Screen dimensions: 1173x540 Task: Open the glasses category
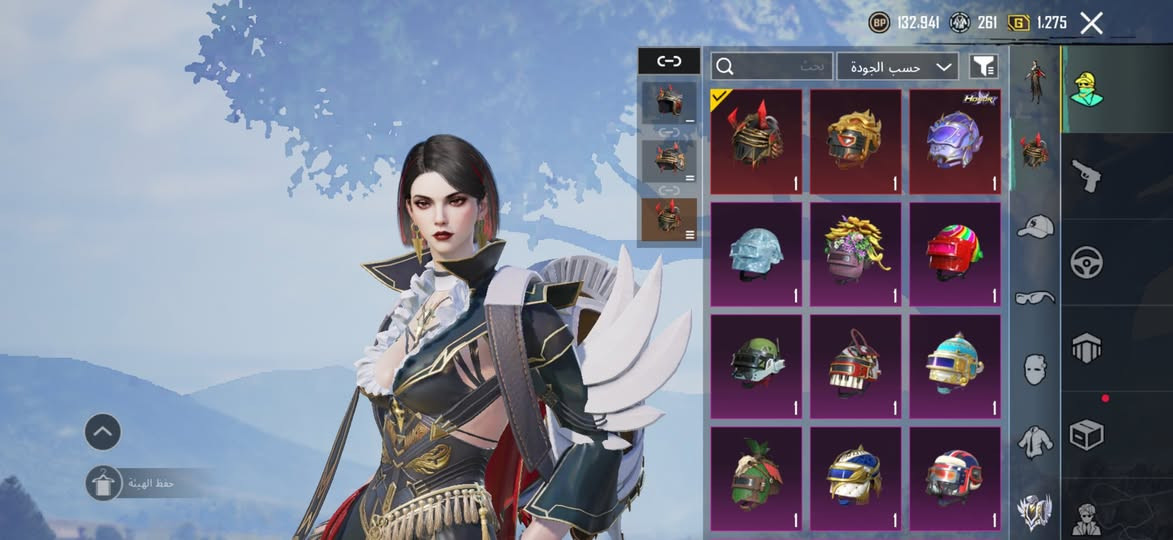[x=1035, y=297]
